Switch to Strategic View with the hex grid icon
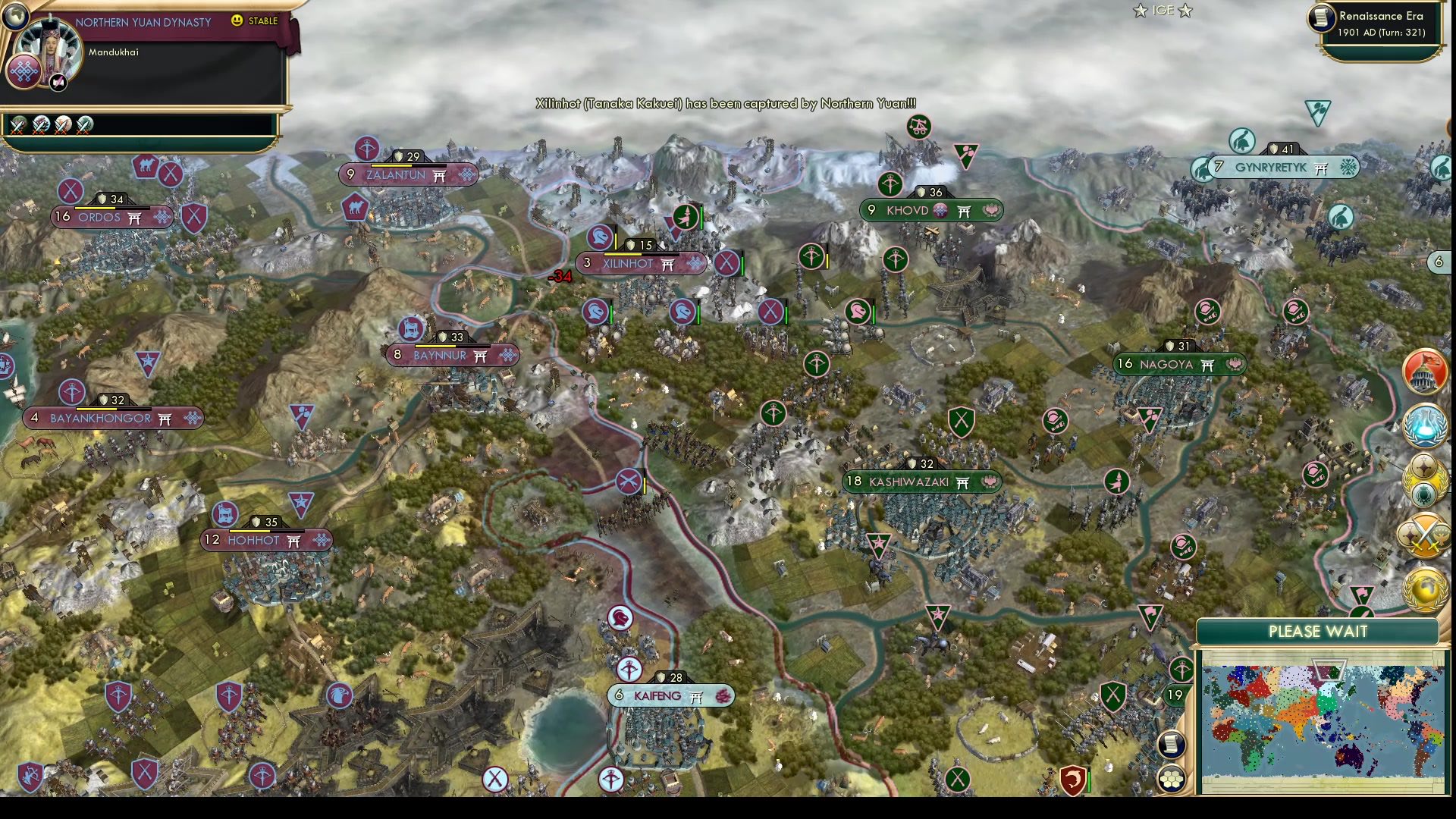The height and width of the screenshot is (819, 1456). pos(1172,777)
